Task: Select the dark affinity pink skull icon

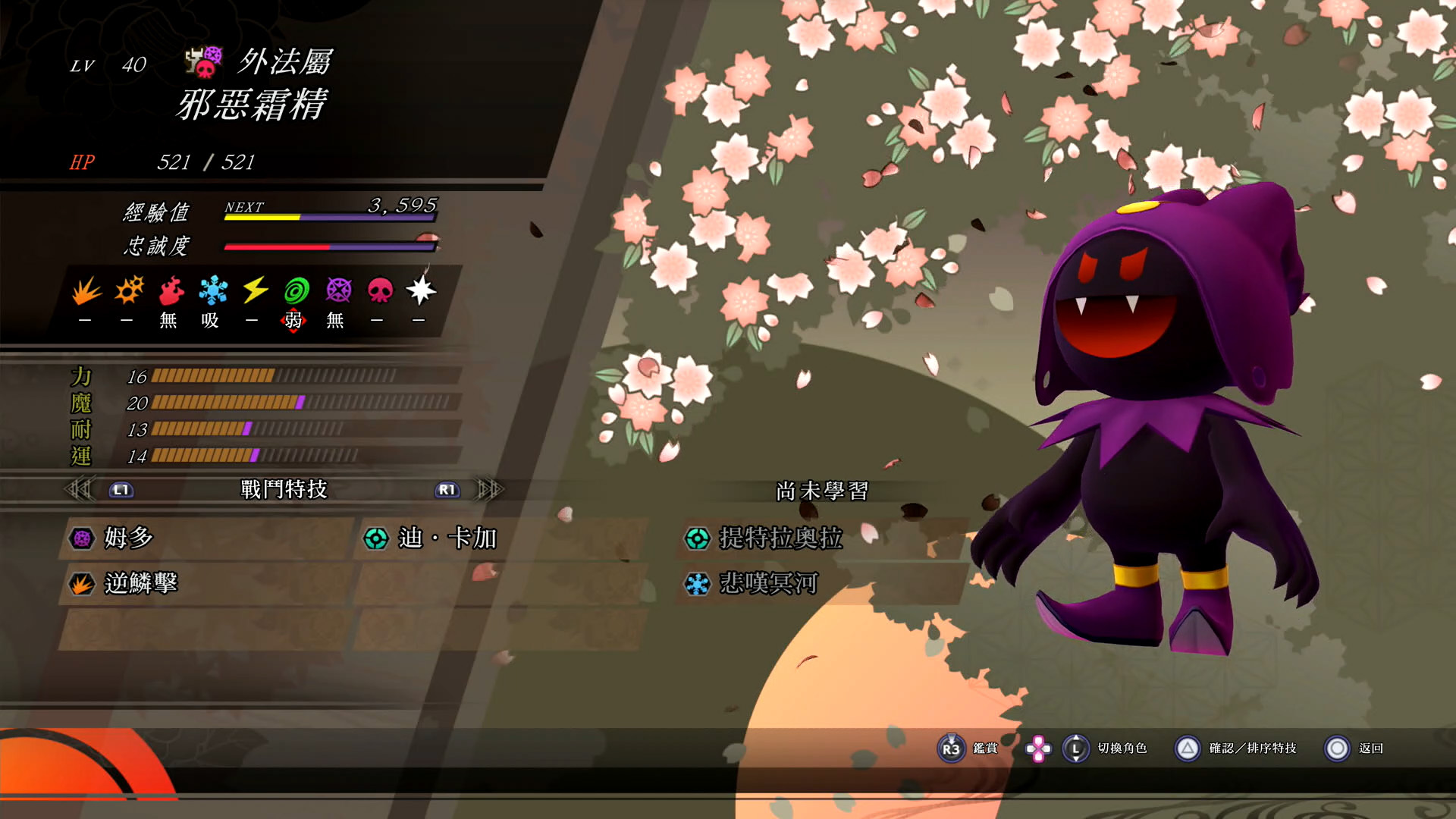Action: tap(380, 290)
